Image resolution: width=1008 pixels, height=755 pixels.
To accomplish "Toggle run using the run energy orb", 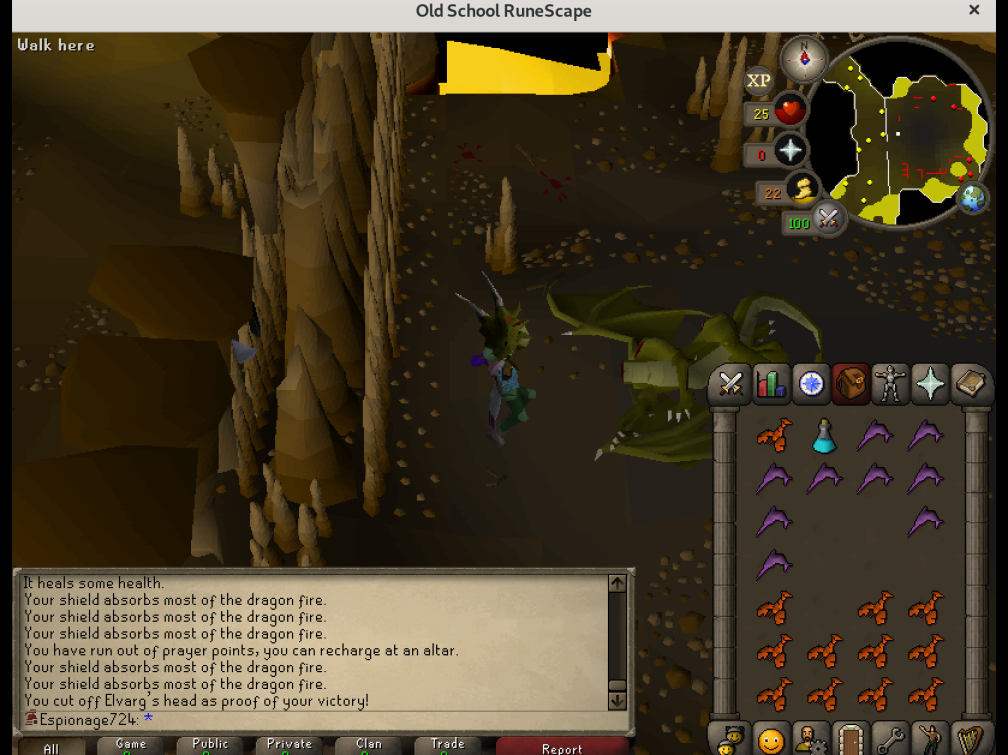I will click(802, 189).
